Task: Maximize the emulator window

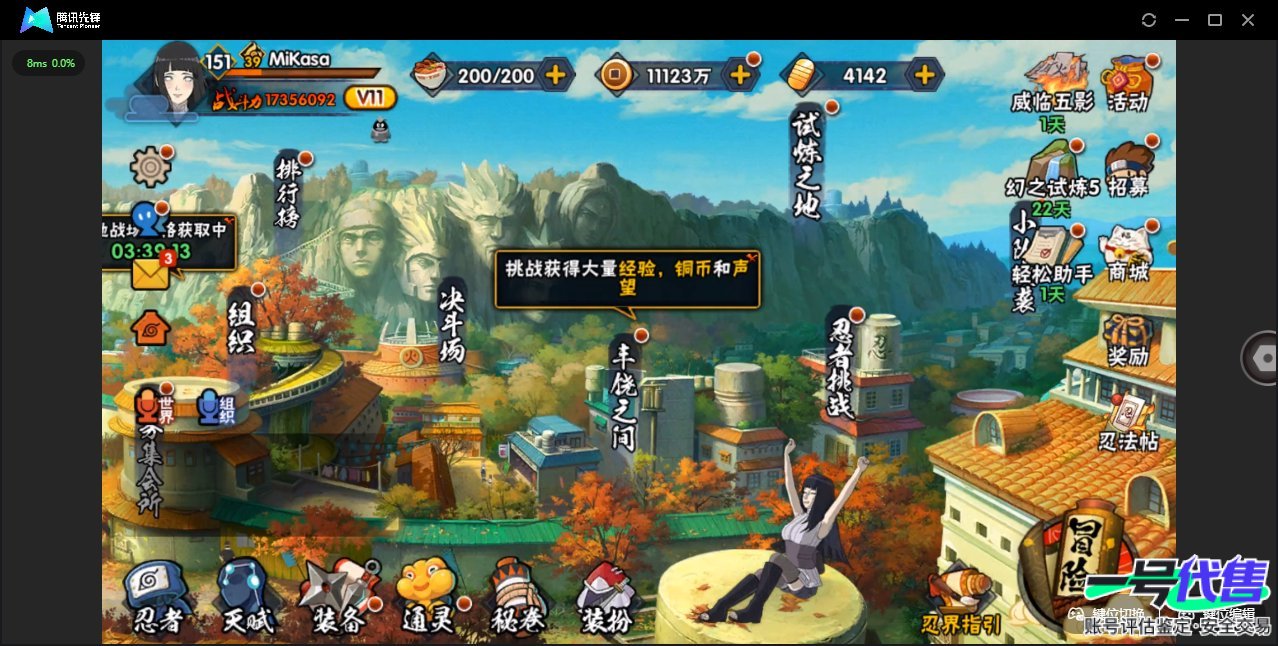Action: (1215, 20)
